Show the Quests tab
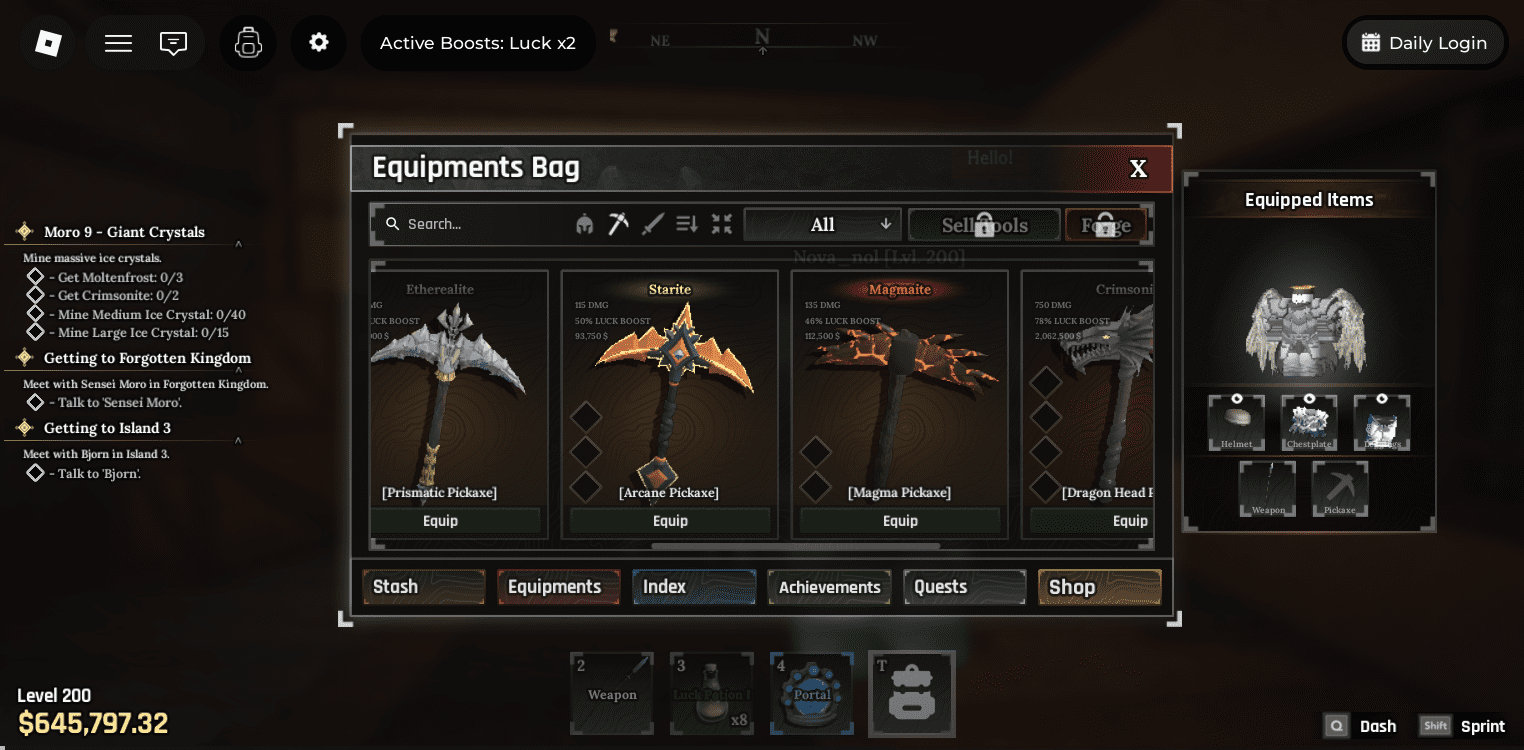This screenshot has width=1524, height=750. click(x=964, y=587)
